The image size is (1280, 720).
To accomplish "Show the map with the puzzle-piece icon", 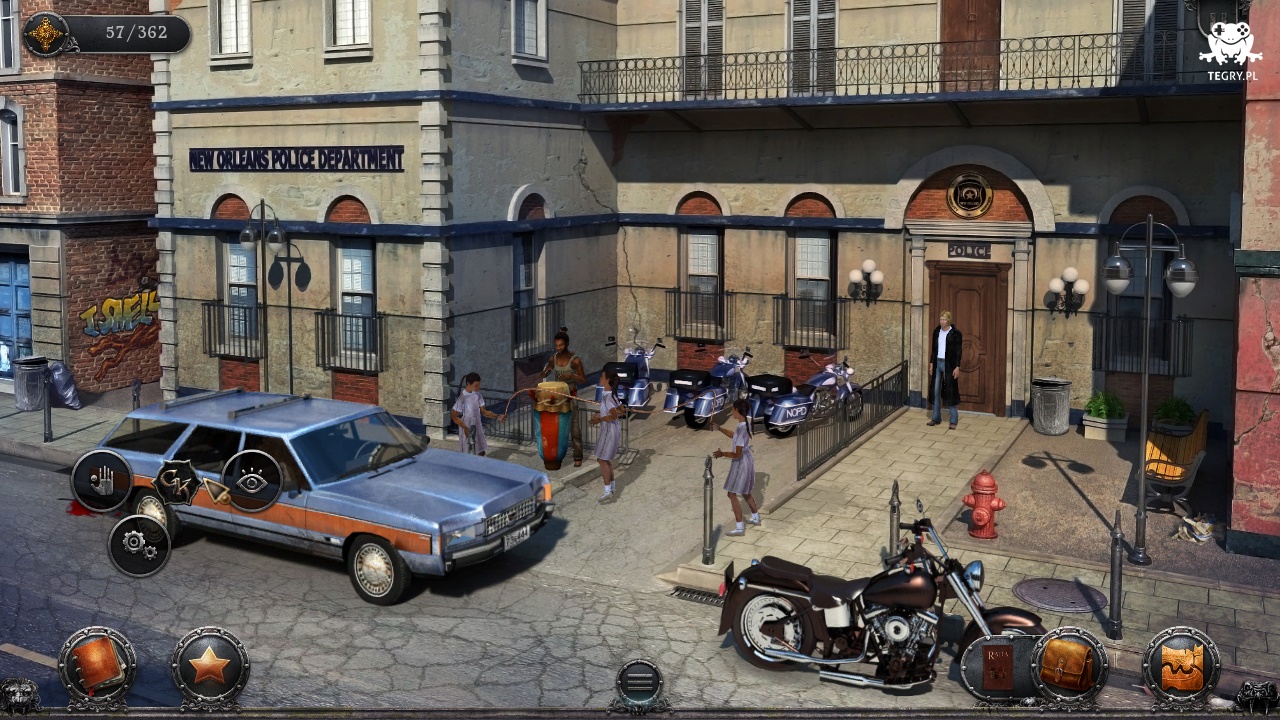I will [x=1181, y=665].
